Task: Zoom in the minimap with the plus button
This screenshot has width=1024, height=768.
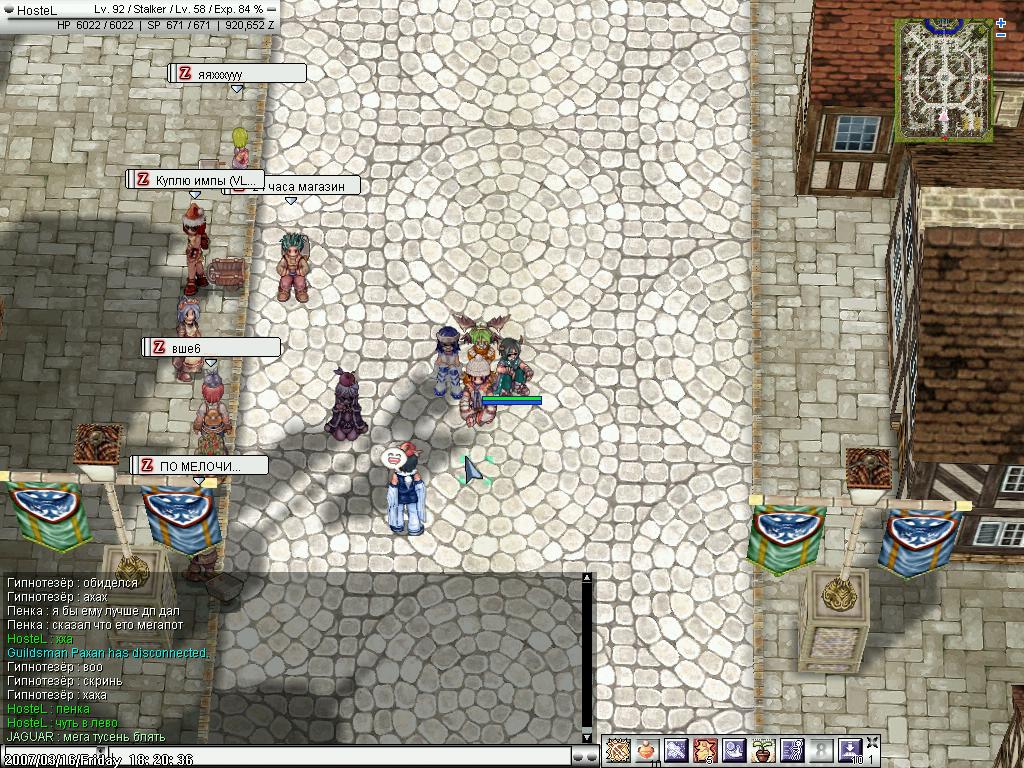Action: click(1001, 23)
